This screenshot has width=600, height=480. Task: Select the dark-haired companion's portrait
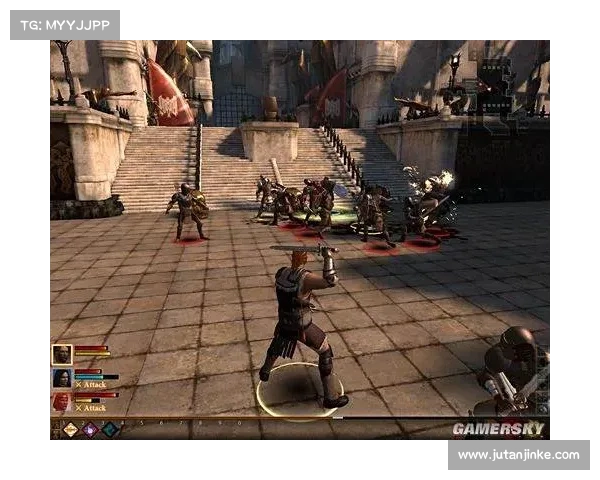(x=62, y=378)
